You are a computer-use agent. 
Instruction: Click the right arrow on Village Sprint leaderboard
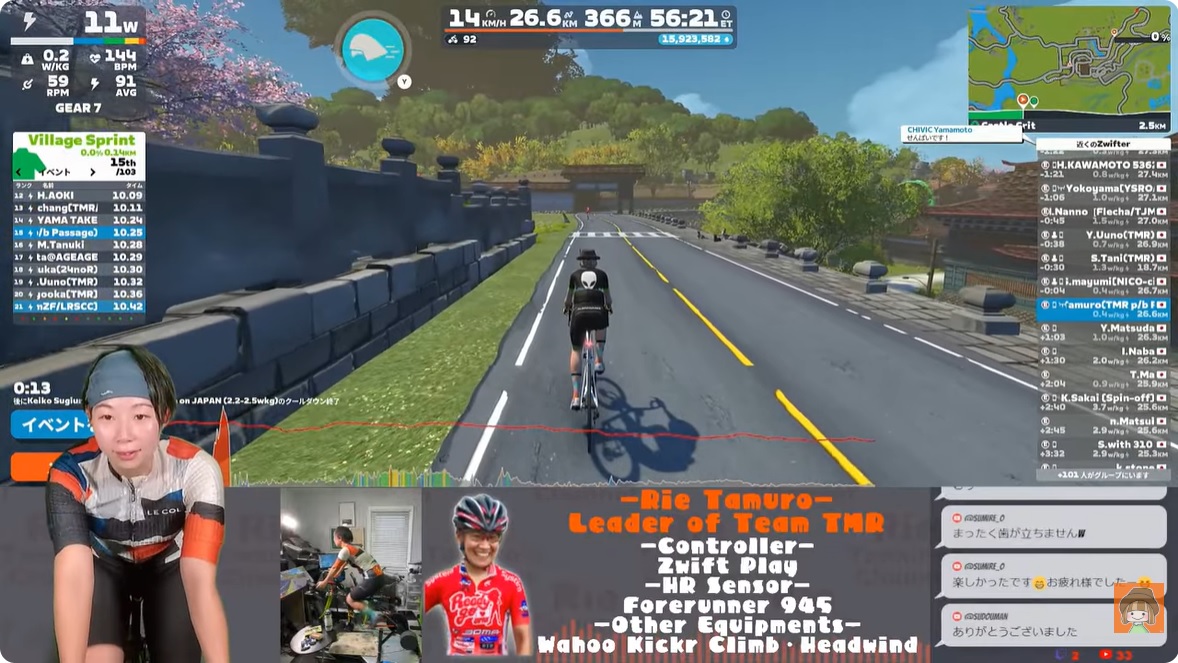coord(93,172)
